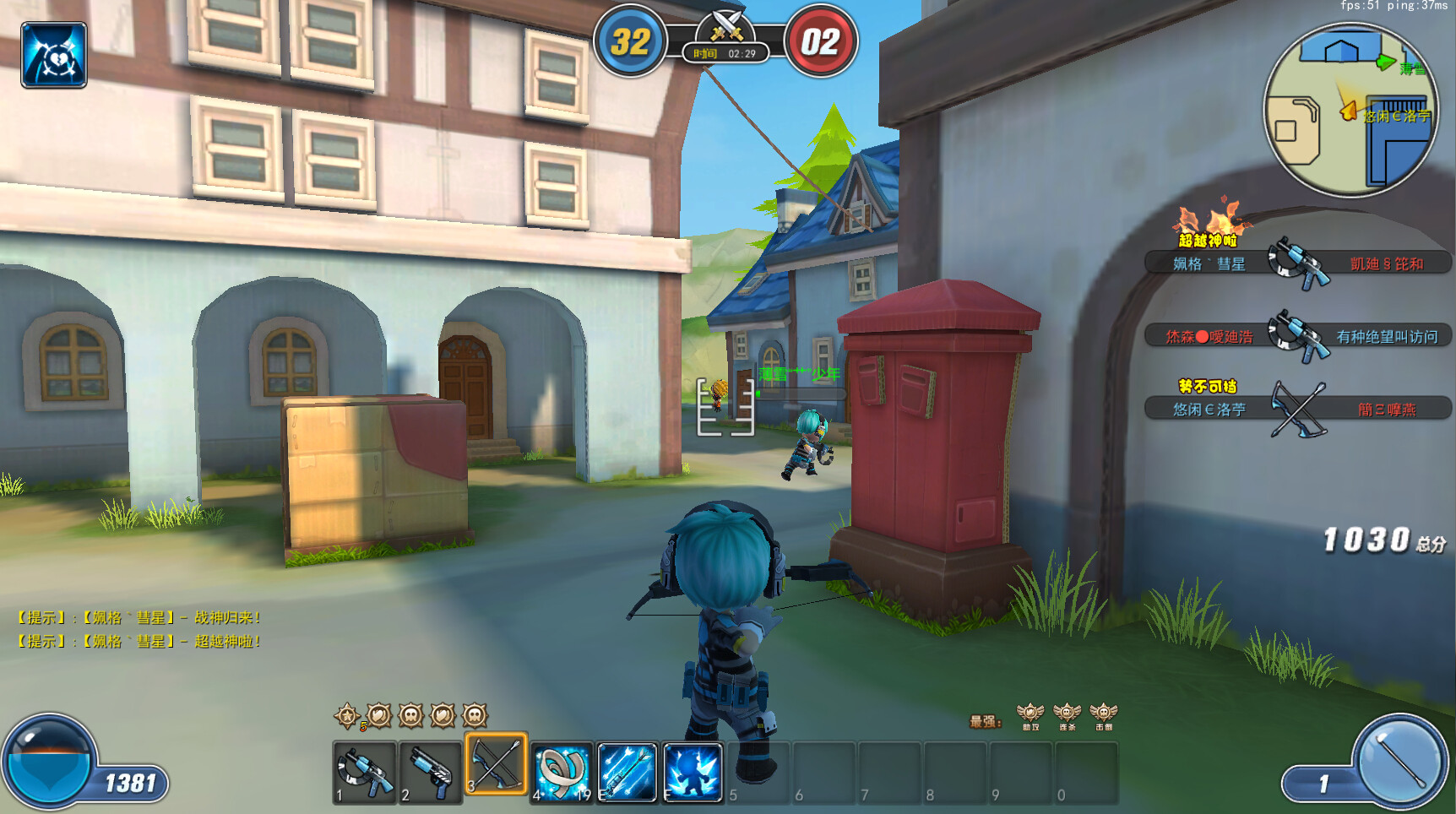Click the 击倒 winged knockdown badge

point(1104,716)
